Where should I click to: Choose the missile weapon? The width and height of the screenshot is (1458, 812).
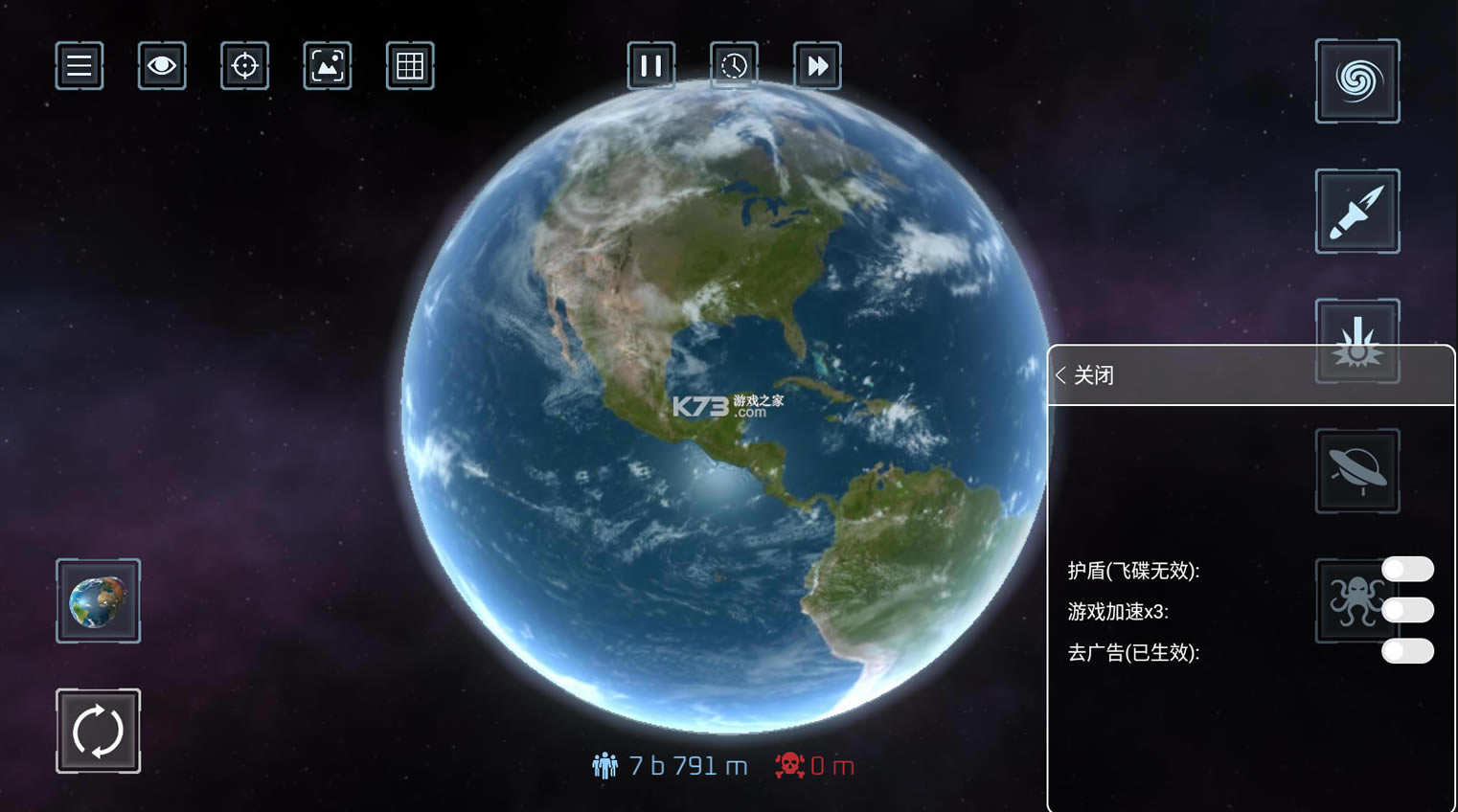(1357, 212)
